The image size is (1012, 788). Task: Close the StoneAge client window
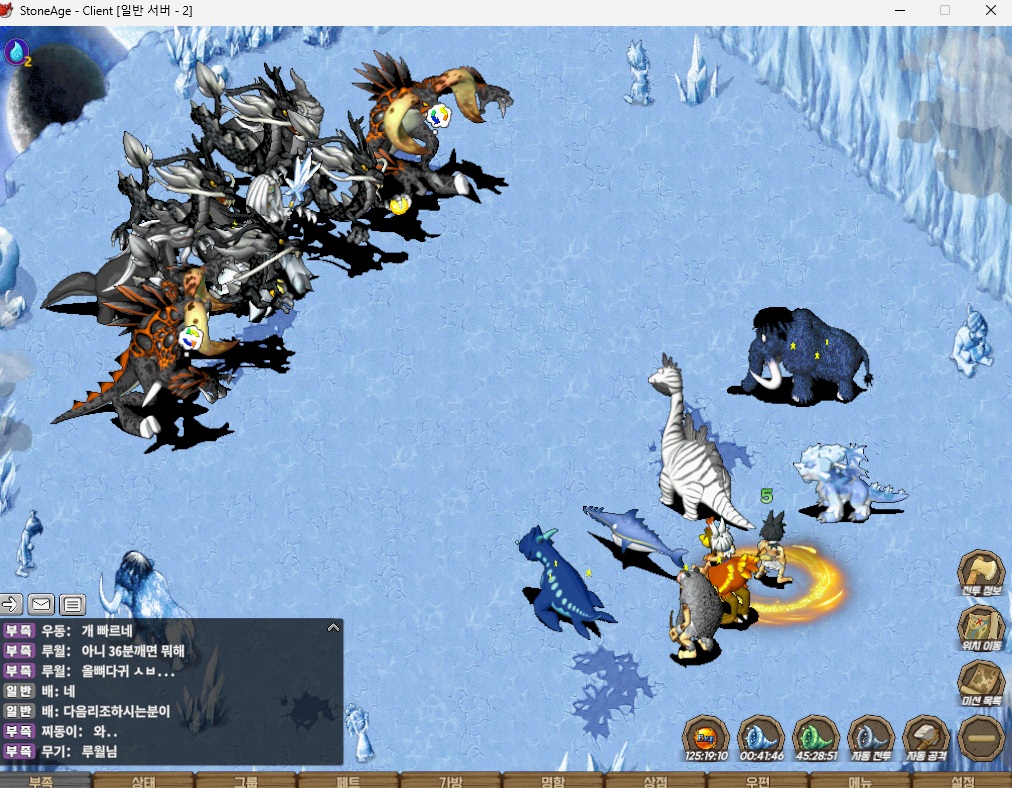990,10
